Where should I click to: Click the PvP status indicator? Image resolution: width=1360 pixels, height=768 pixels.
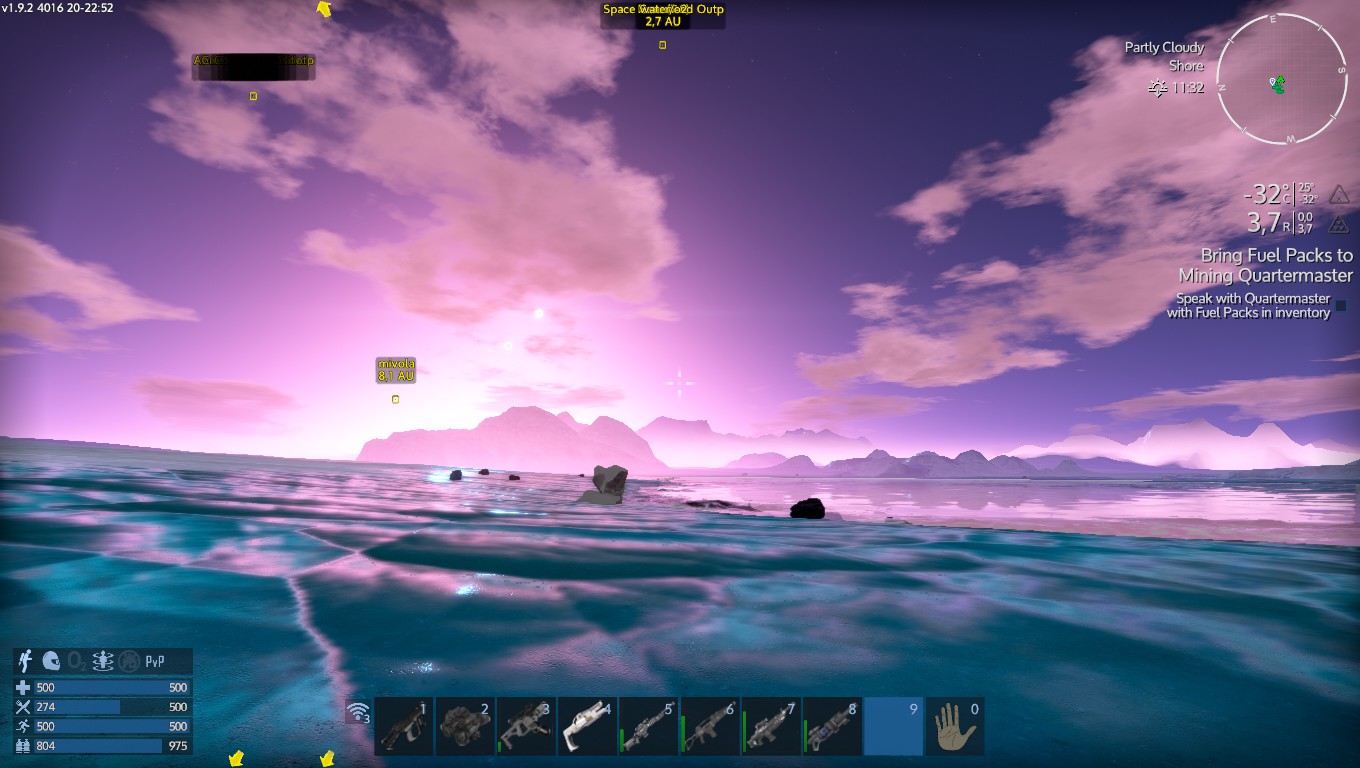[x=155, y=661]
